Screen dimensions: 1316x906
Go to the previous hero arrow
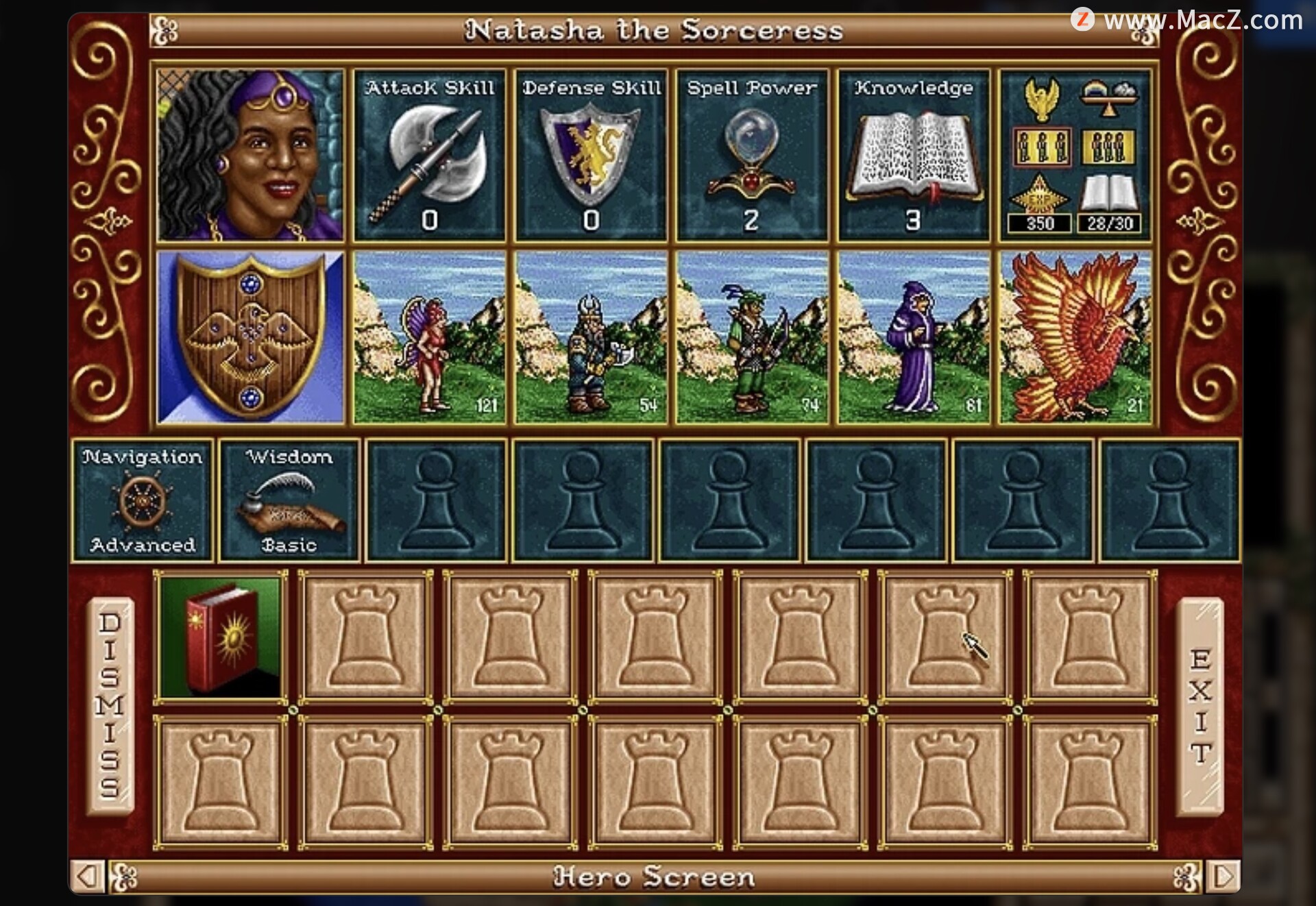click(x=87, y=877)
